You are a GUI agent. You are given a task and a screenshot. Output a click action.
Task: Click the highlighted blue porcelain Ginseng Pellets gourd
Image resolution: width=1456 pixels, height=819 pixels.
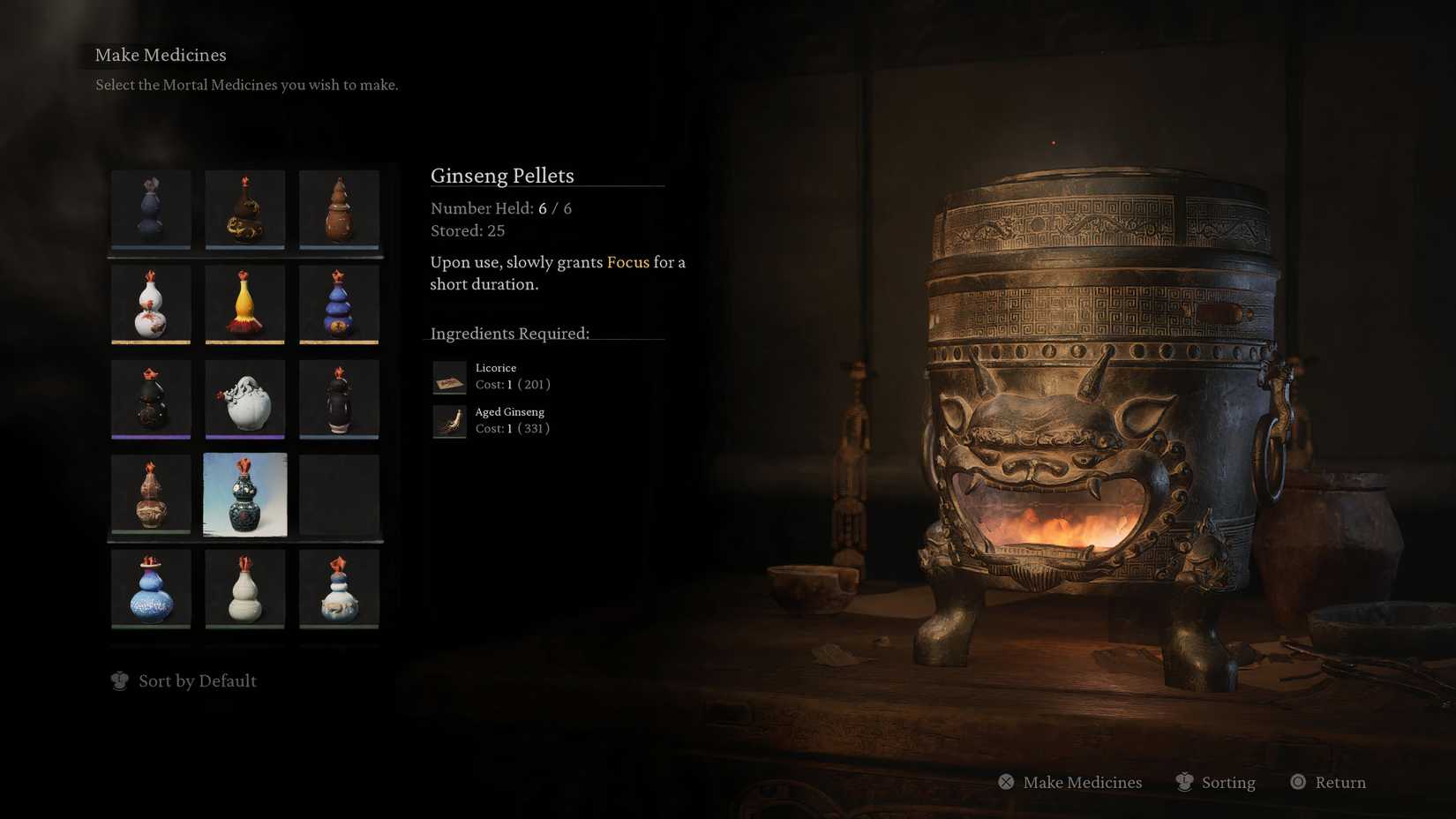coord(244,494)
